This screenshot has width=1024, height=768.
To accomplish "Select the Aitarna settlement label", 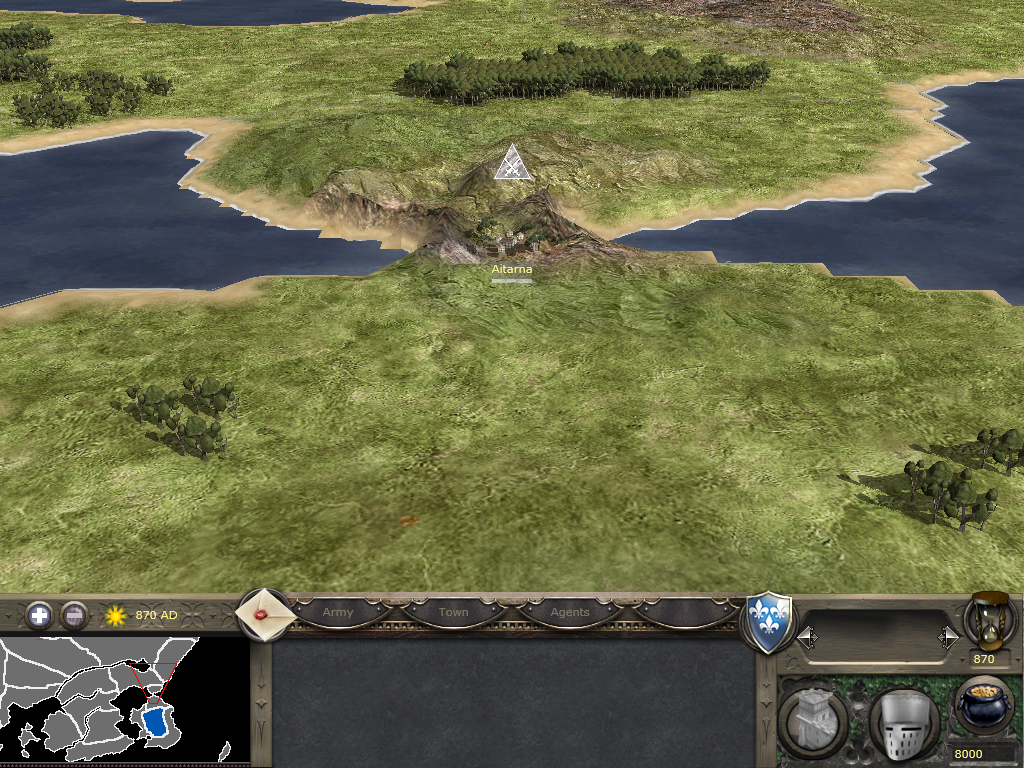I will pyautogui.click(x=512, y=270).
